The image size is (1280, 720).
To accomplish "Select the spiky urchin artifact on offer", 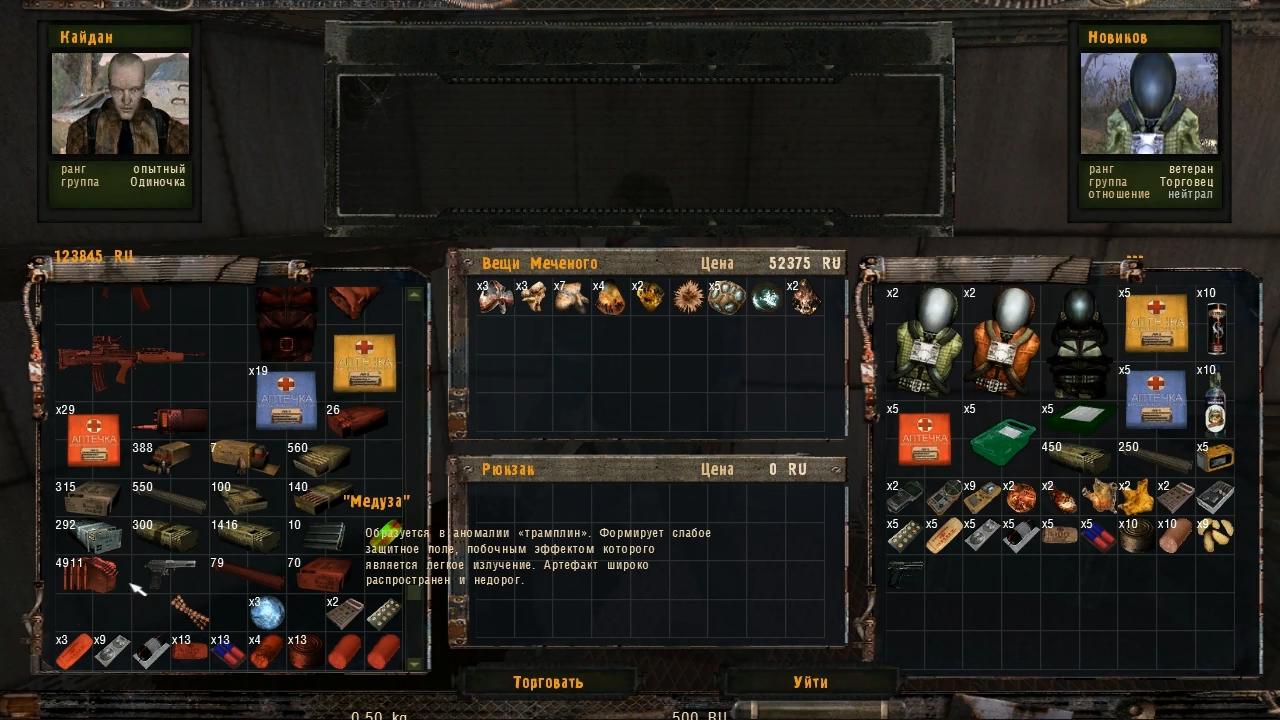I will coord(689,297).
